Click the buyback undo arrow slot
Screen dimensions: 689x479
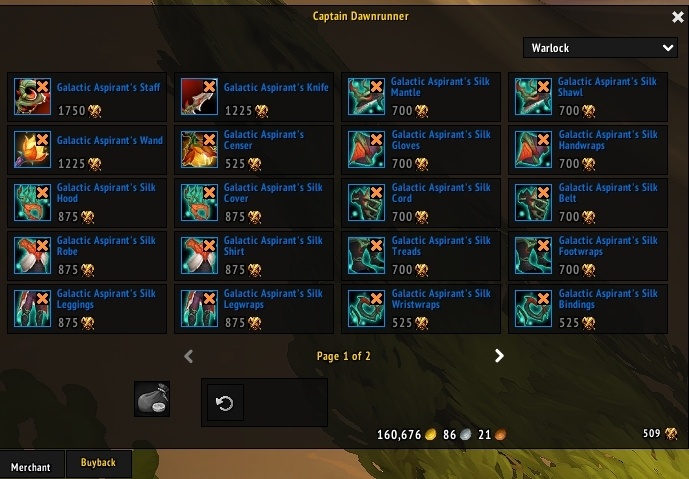pos(225,403)
